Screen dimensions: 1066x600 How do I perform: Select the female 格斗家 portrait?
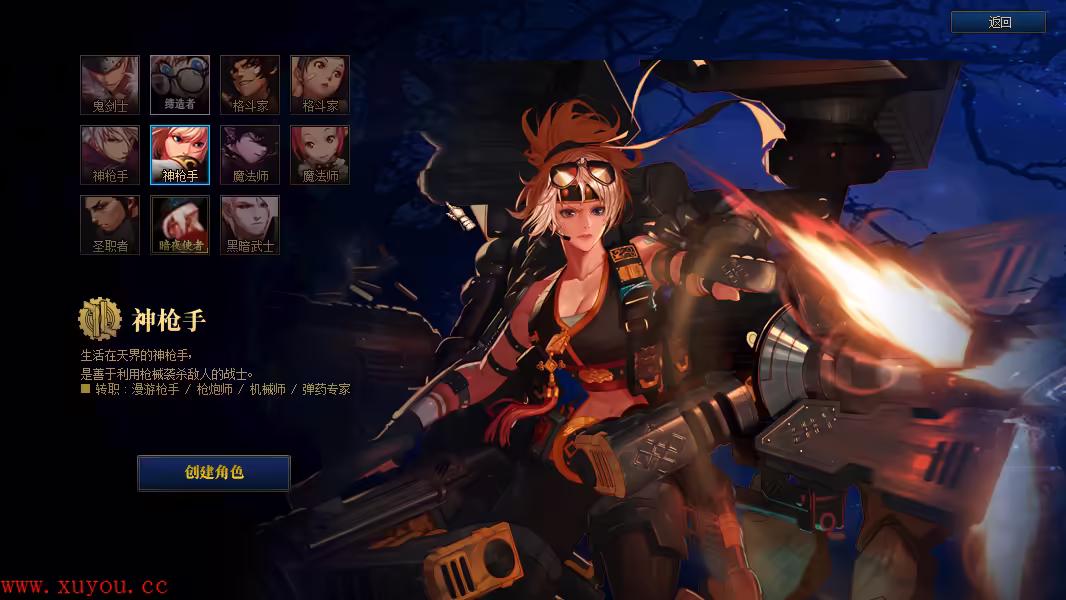pos(320,85)
